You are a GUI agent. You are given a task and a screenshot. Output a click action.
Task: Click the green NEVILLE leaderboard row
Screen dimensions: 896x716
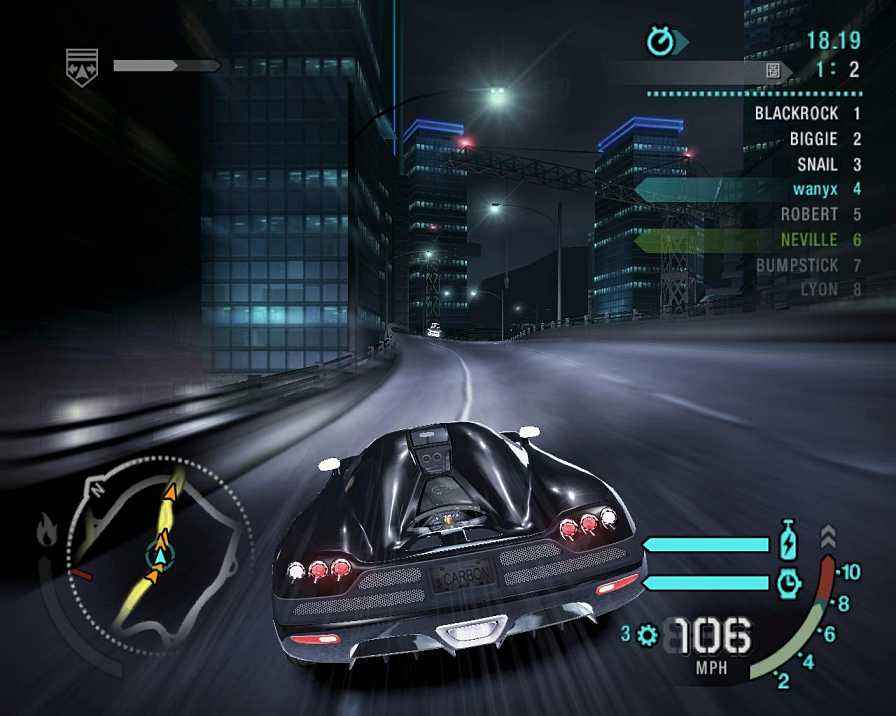[x=750, y=240]
